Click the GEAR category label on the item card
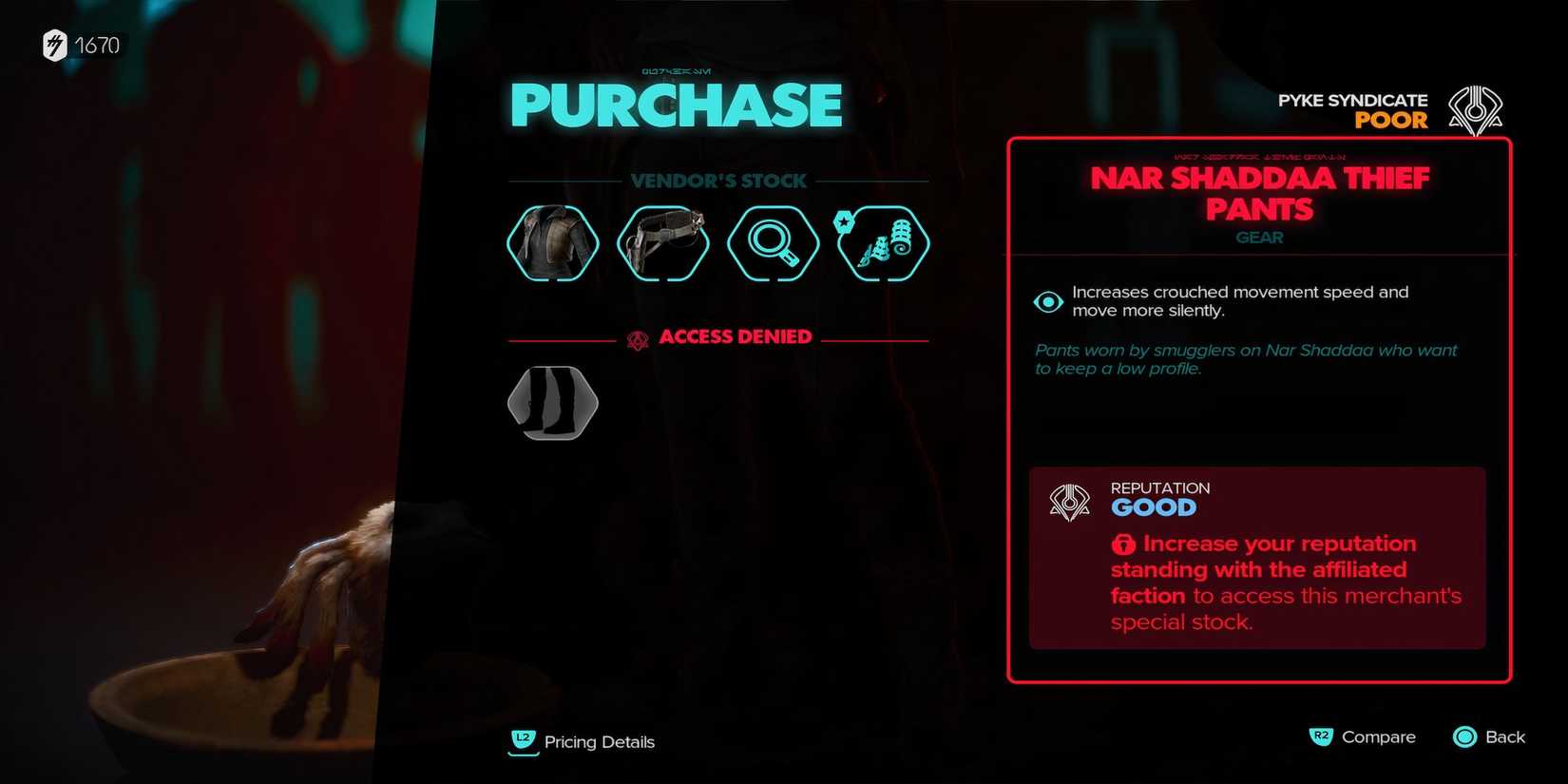The height and width of the screenshot is (784, 1568). [1259, 238]
